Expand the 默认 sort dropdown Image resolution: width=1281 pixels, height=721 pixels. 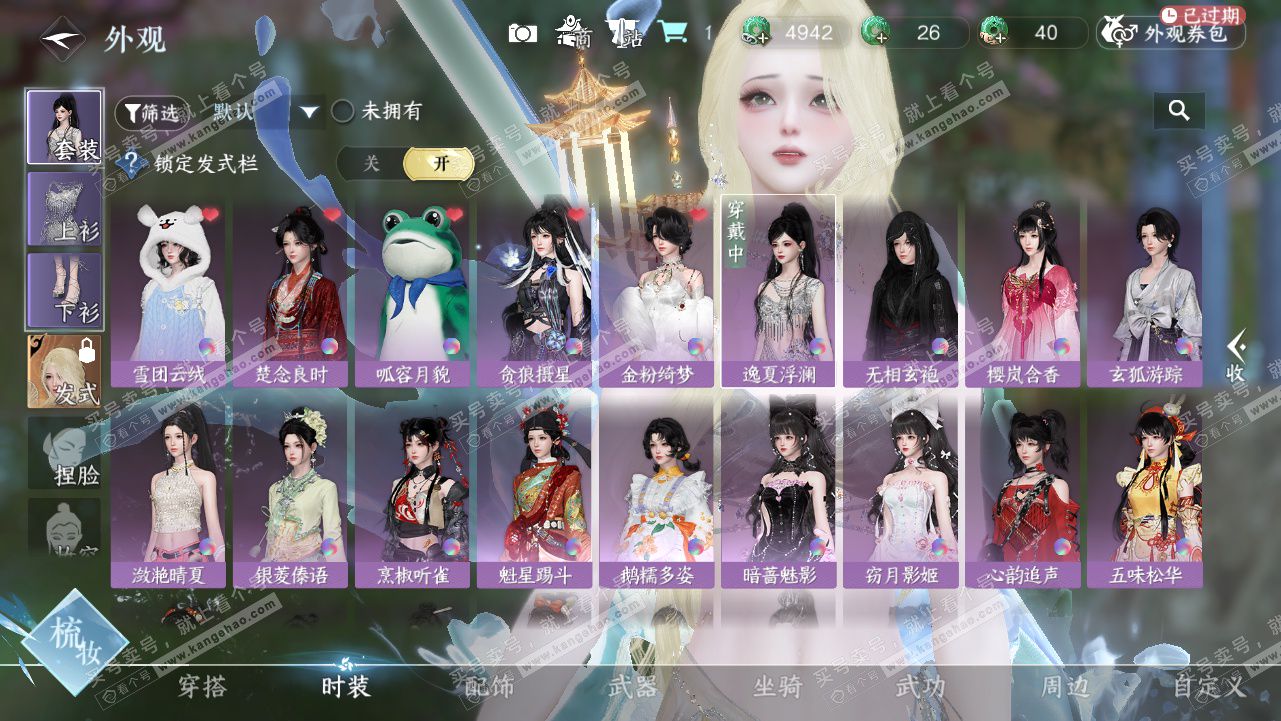pyautogui.click(x=309, y=112)
